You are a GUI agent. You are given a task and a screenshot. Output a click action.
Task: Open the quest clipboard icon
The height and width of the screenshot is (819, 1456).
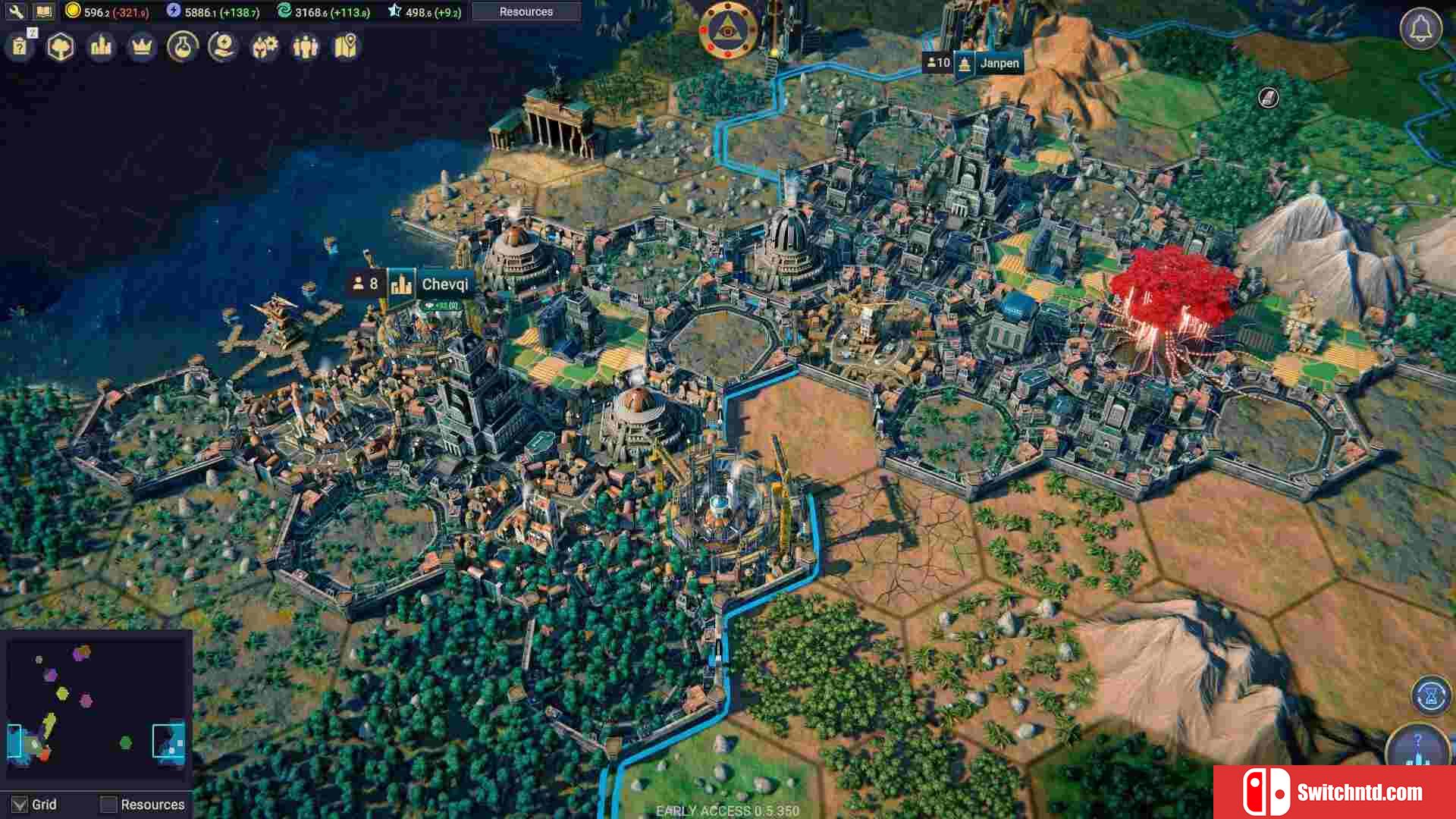coord(20,47)
